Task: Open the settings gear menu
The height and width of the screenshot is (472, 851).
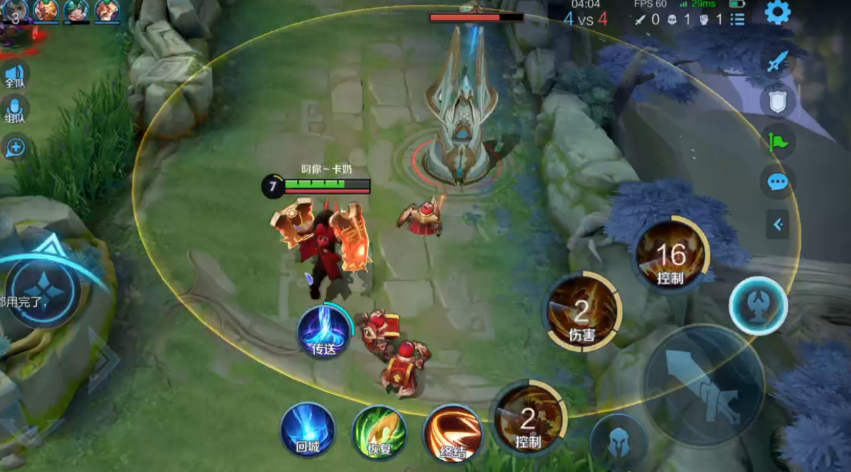Action: [777, 13]
